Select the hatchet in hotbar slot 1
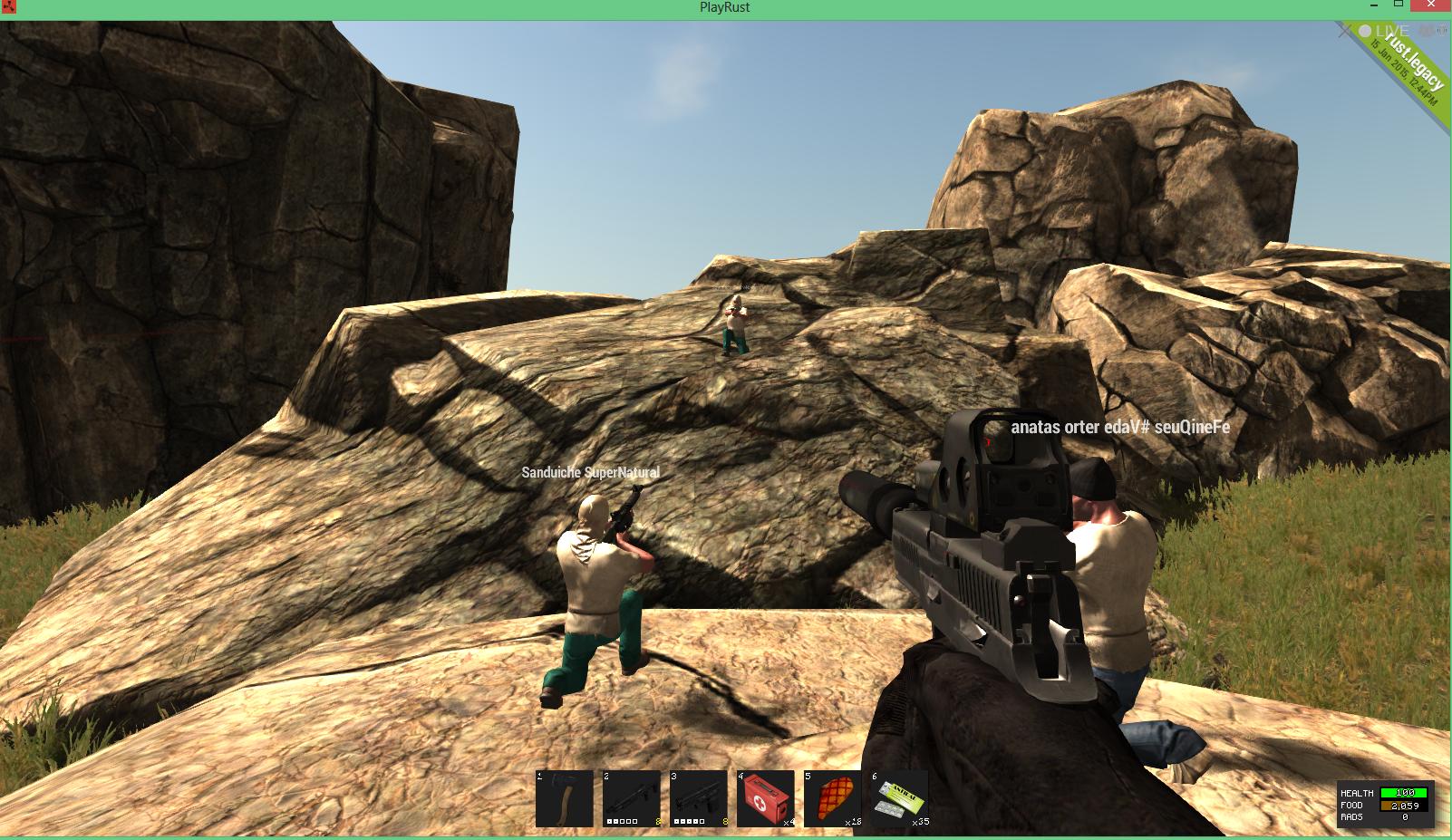 pyautogui.click(x=564, y=798)
